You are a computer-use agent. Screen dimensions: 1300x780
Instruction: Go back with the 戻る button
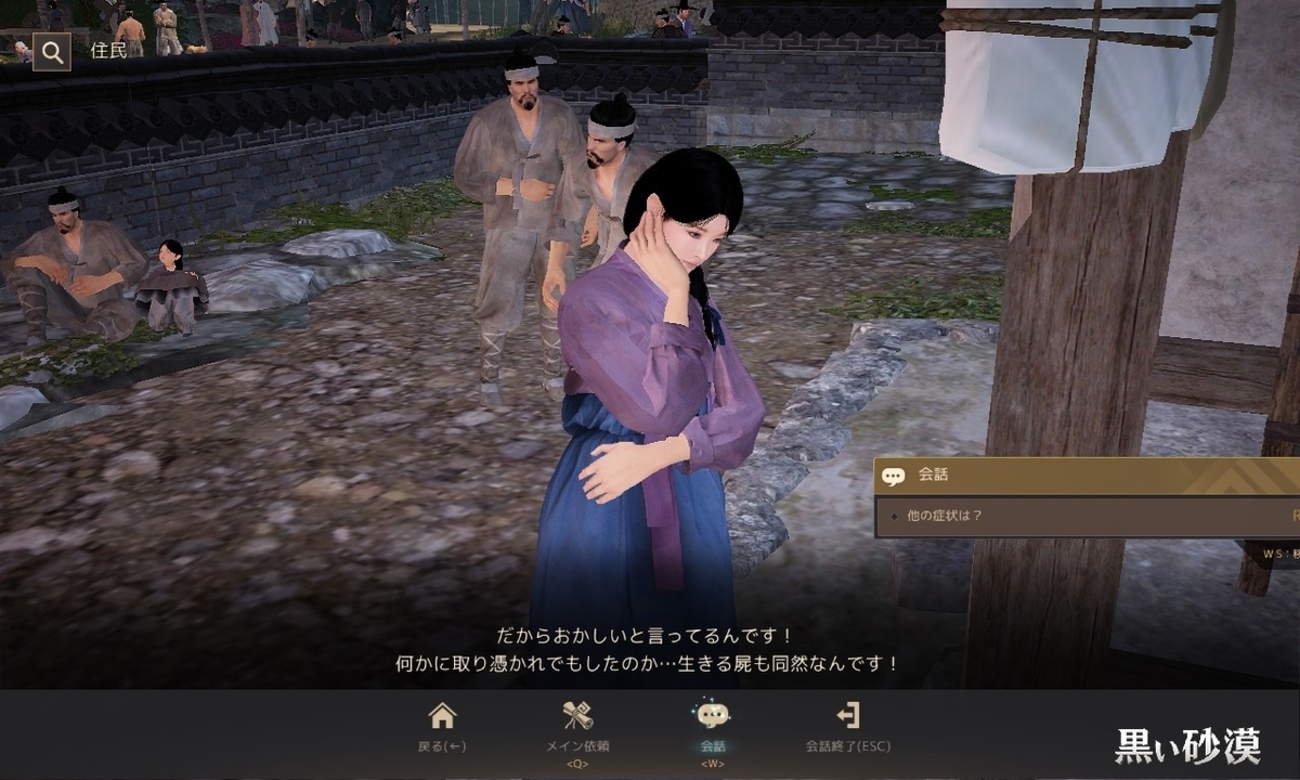[x=442, y=726]
